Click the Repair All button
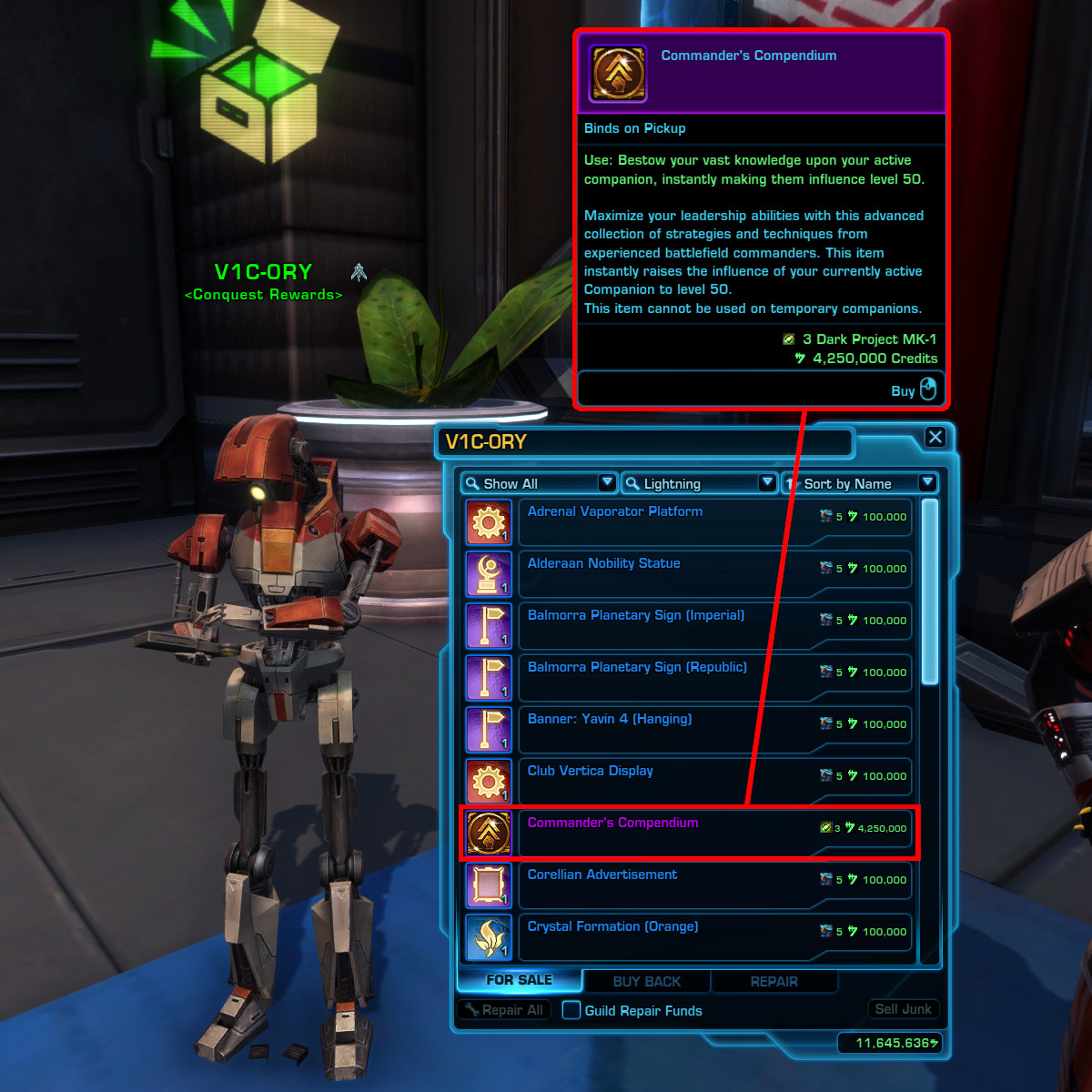The width and height of the screenshot is (1092, 1092). click(504, 1010)
